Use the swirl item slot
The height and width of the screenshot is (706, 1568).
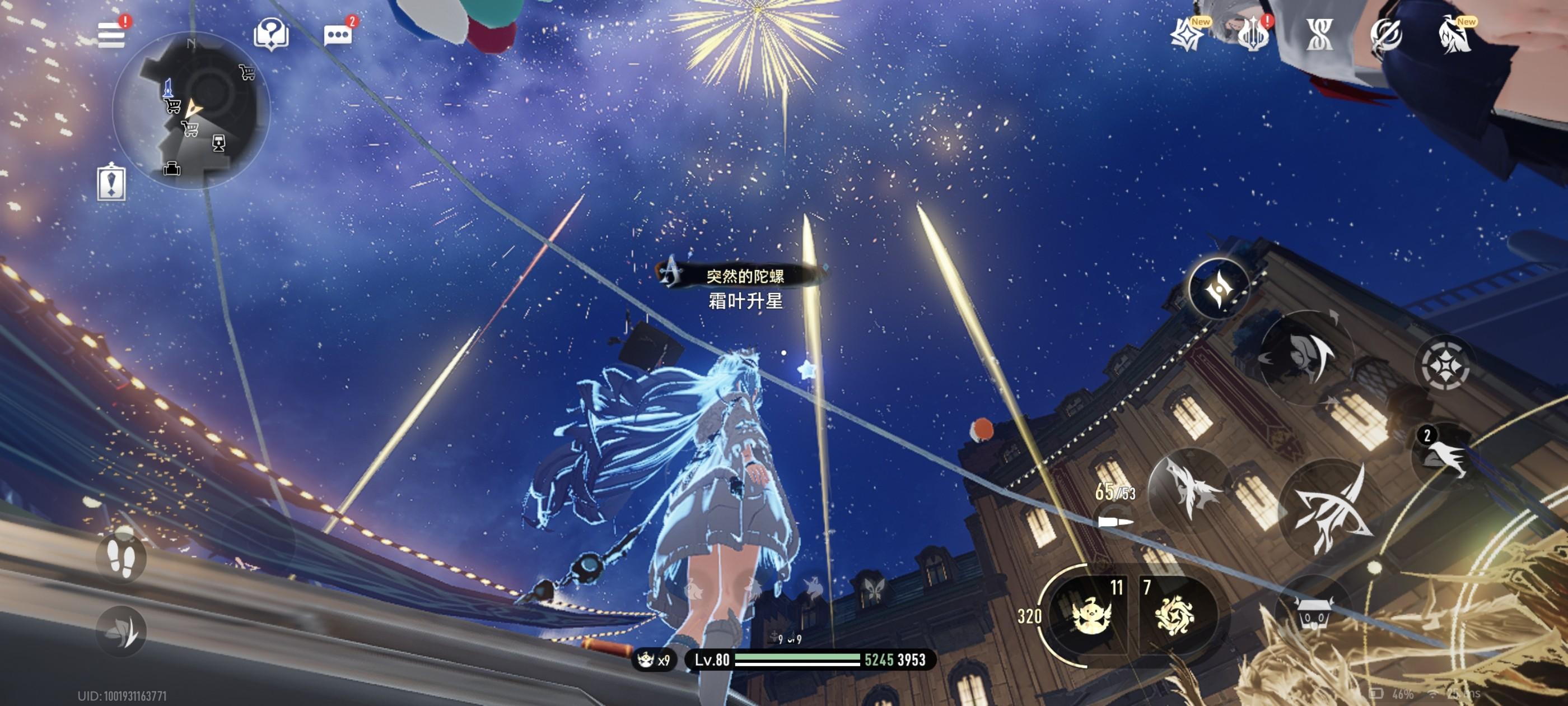point(1174,615)
